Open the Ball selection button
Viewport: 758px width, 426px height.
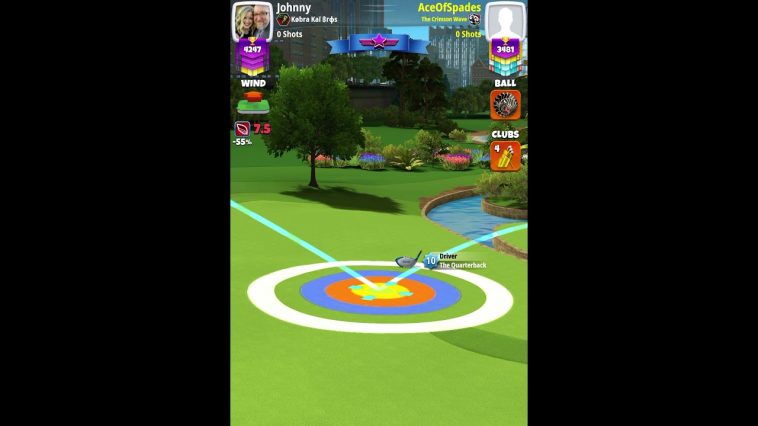pos(505,105)
